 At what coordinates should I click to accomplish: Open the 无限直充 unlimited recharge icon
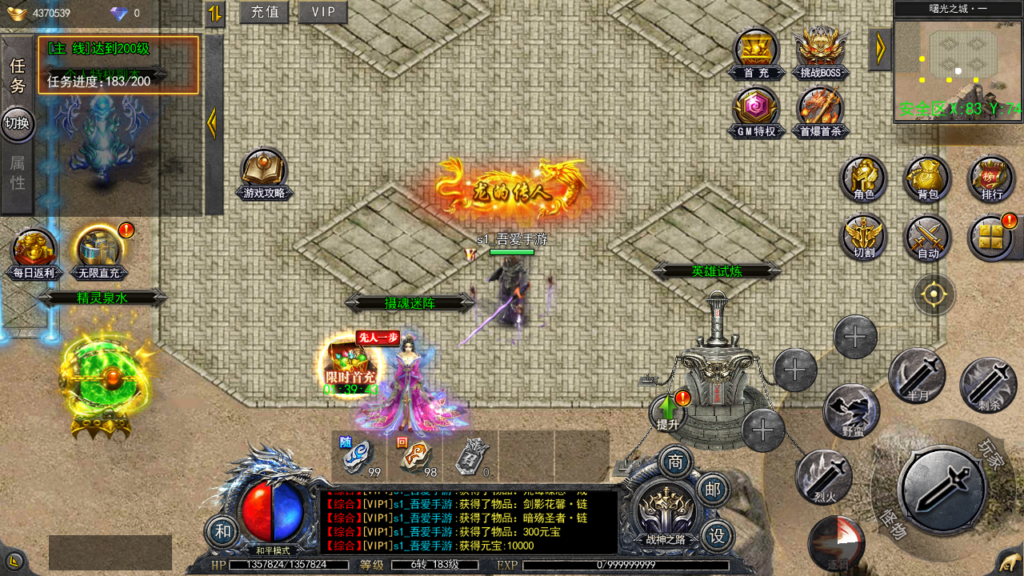(x=98, y=251)
